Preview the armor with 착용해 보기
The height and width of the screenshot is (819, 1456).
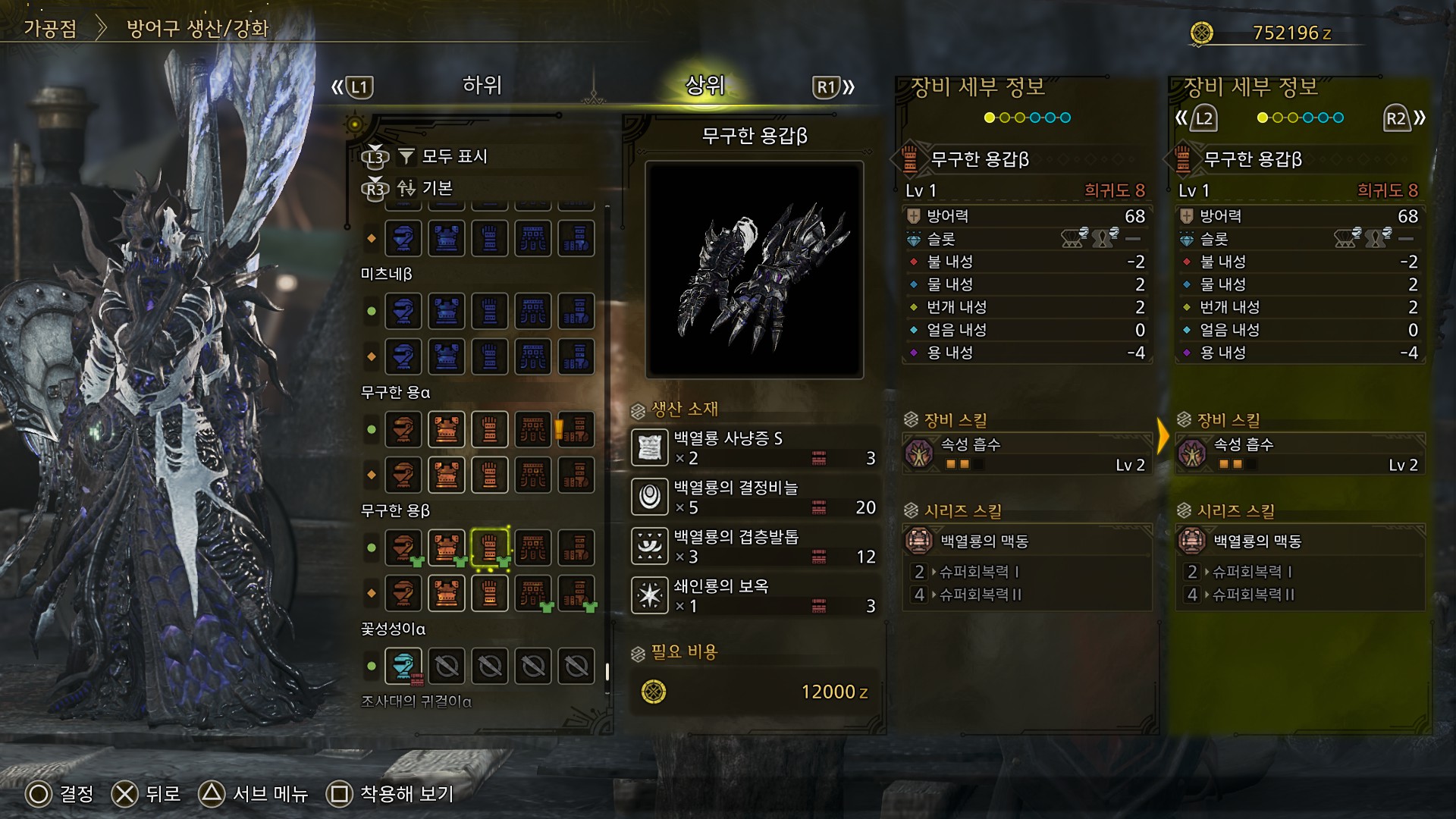point(391,794)
